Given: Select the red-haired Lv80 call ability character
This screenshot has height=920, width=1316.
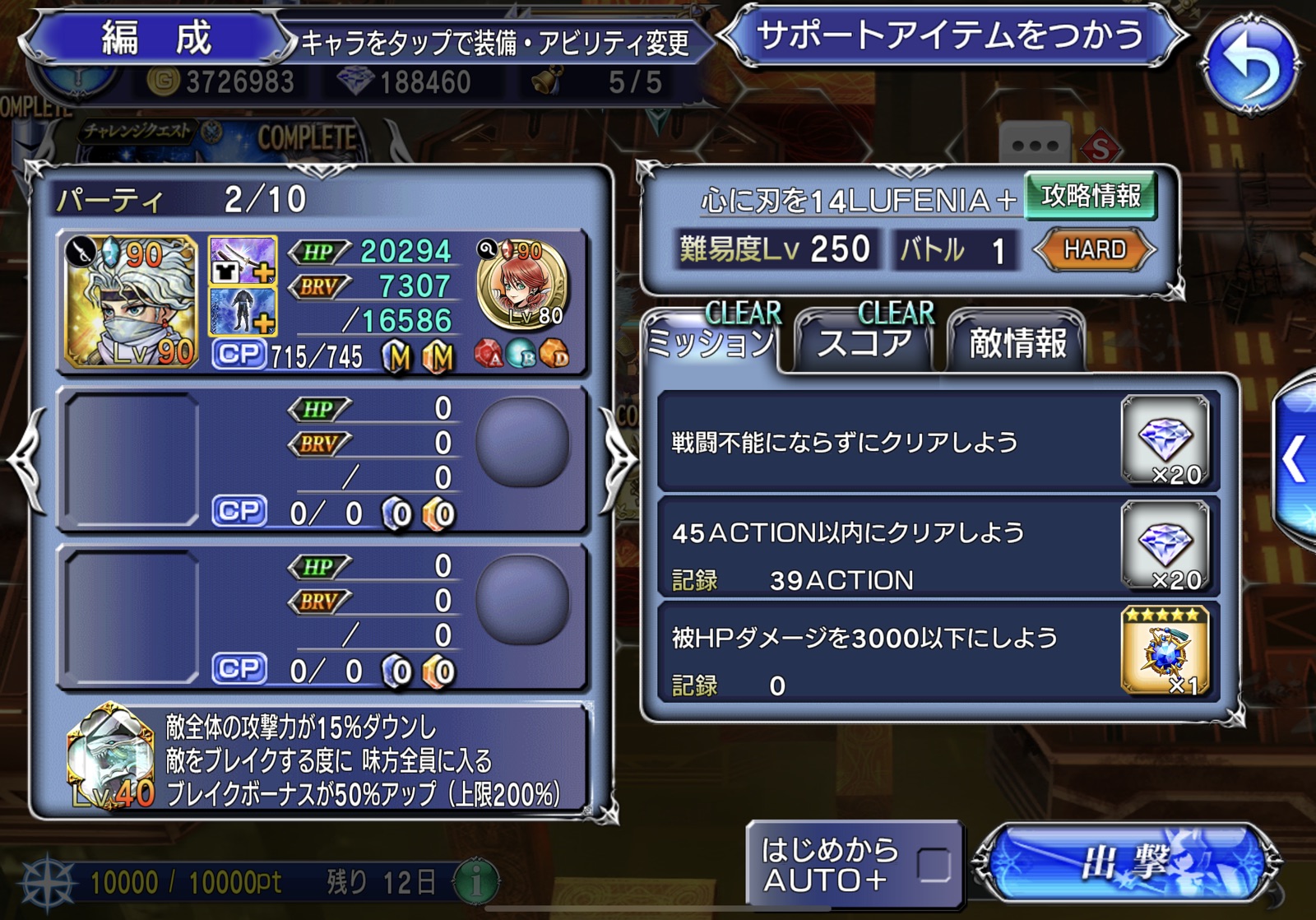Looking at the screenshot, I should 522,285.
